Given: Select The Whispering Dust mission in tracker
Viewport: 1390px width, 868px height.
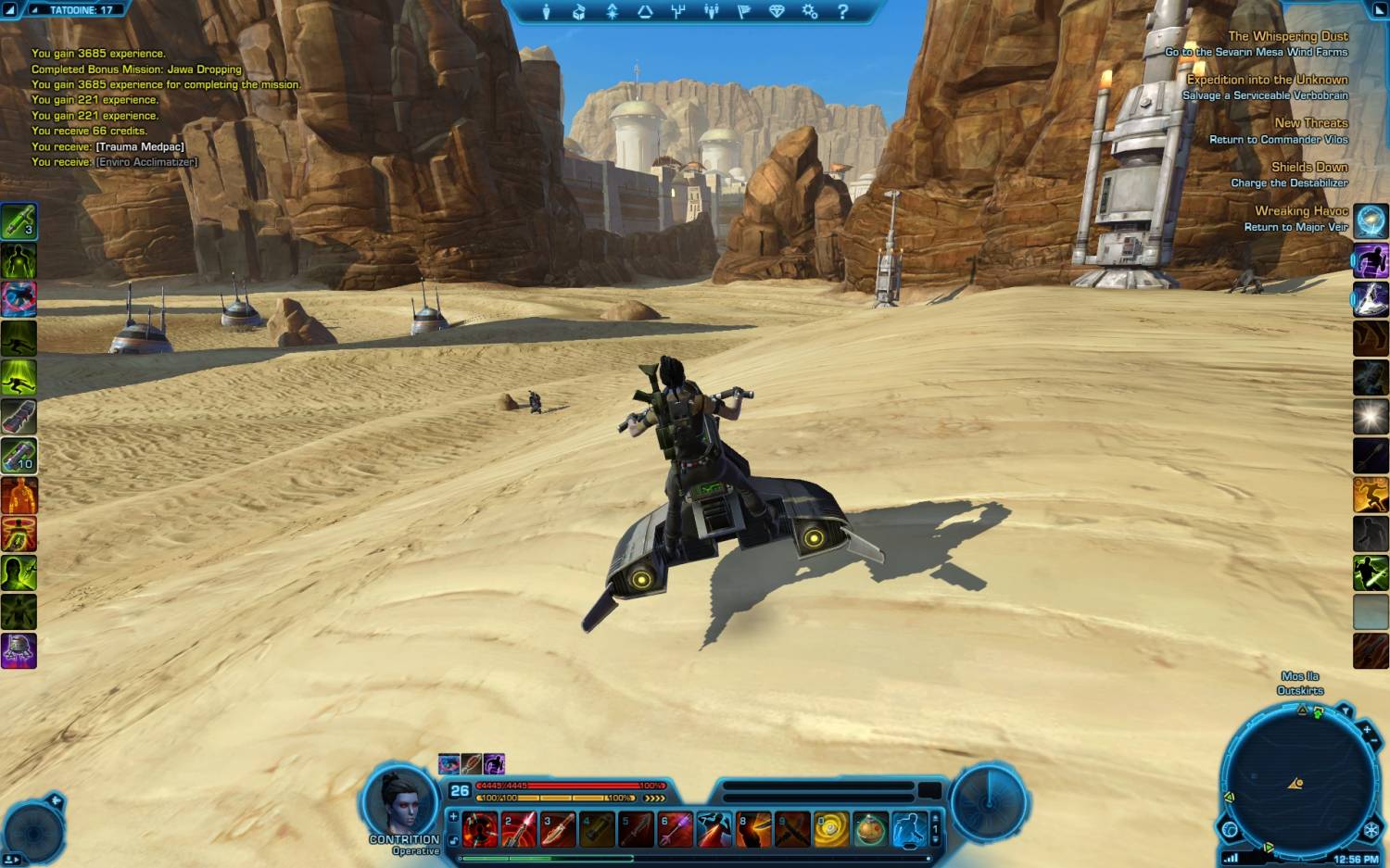Looking at the screenshot, I should point(1287,36).
